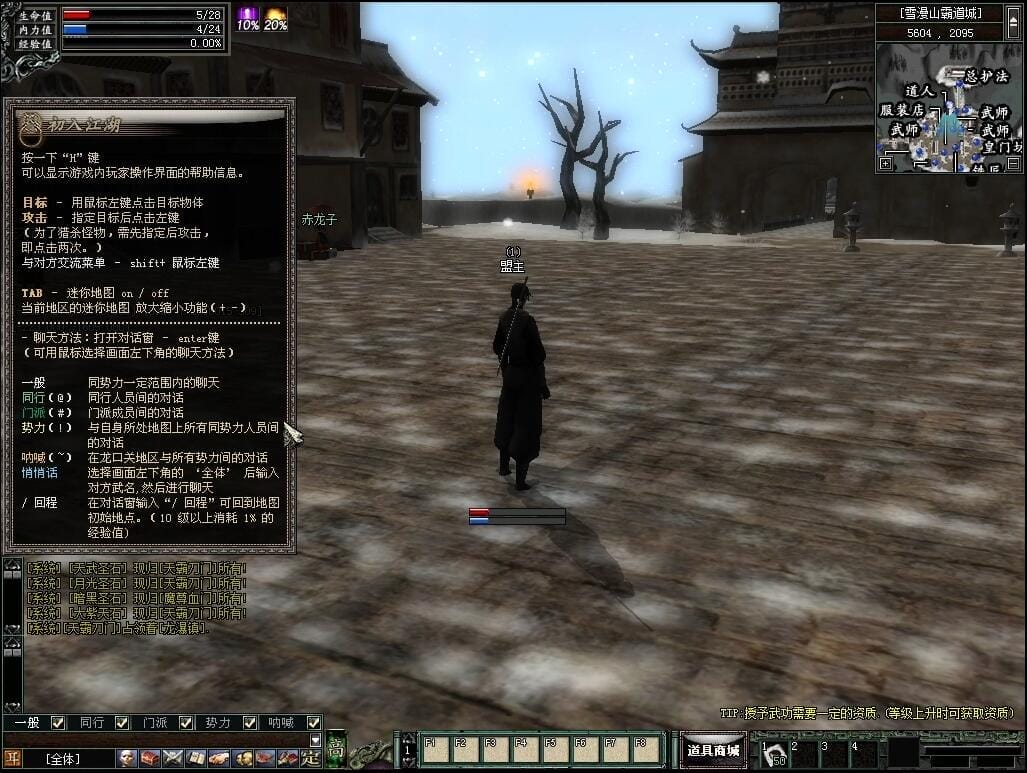Open the open book icon
Viewport: 1027px width, 773px height.
coord(196,758)
